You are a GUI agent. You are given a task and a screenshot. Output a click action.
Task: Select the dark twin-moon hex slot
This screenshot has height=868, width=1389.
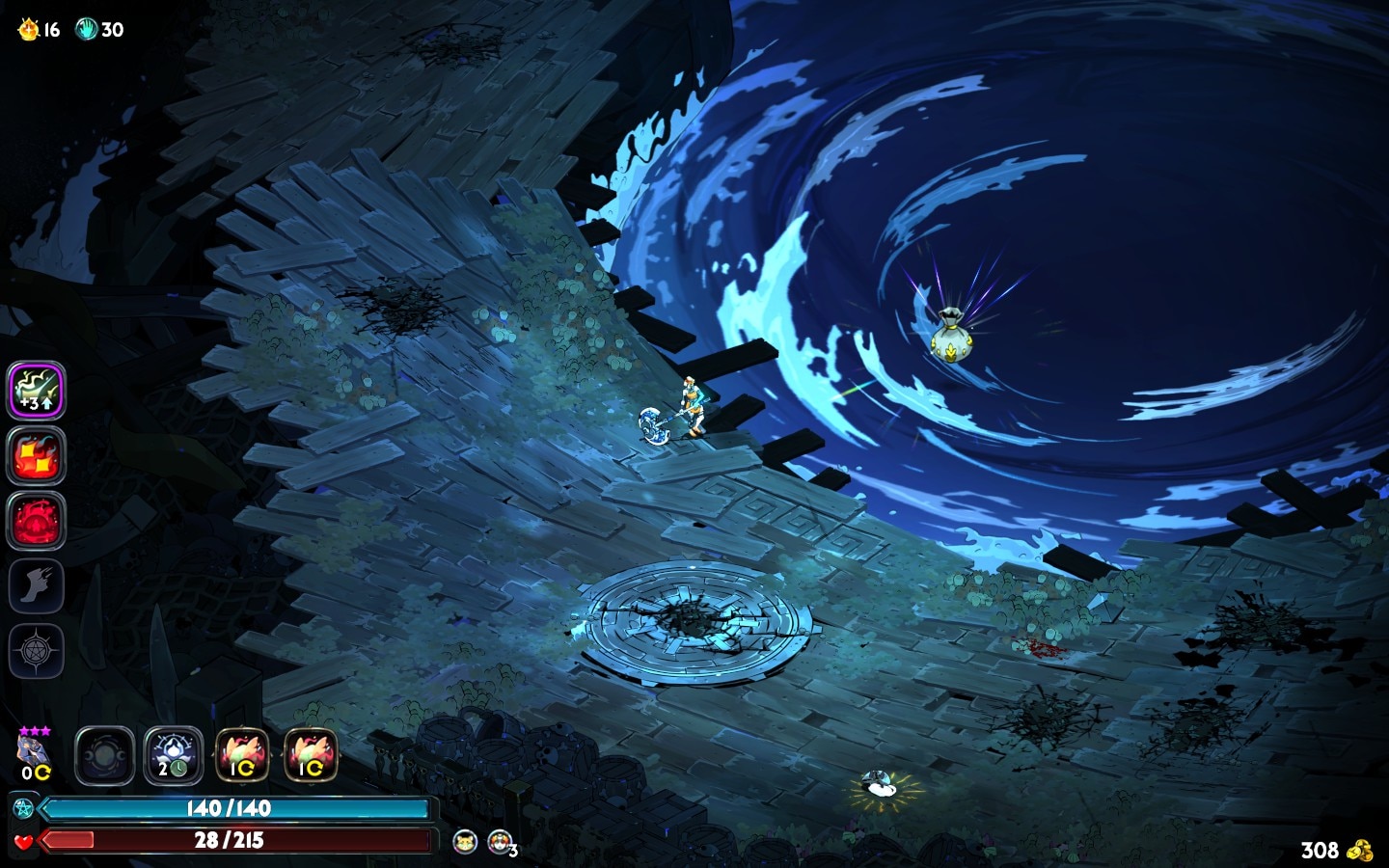pos(104,755)
